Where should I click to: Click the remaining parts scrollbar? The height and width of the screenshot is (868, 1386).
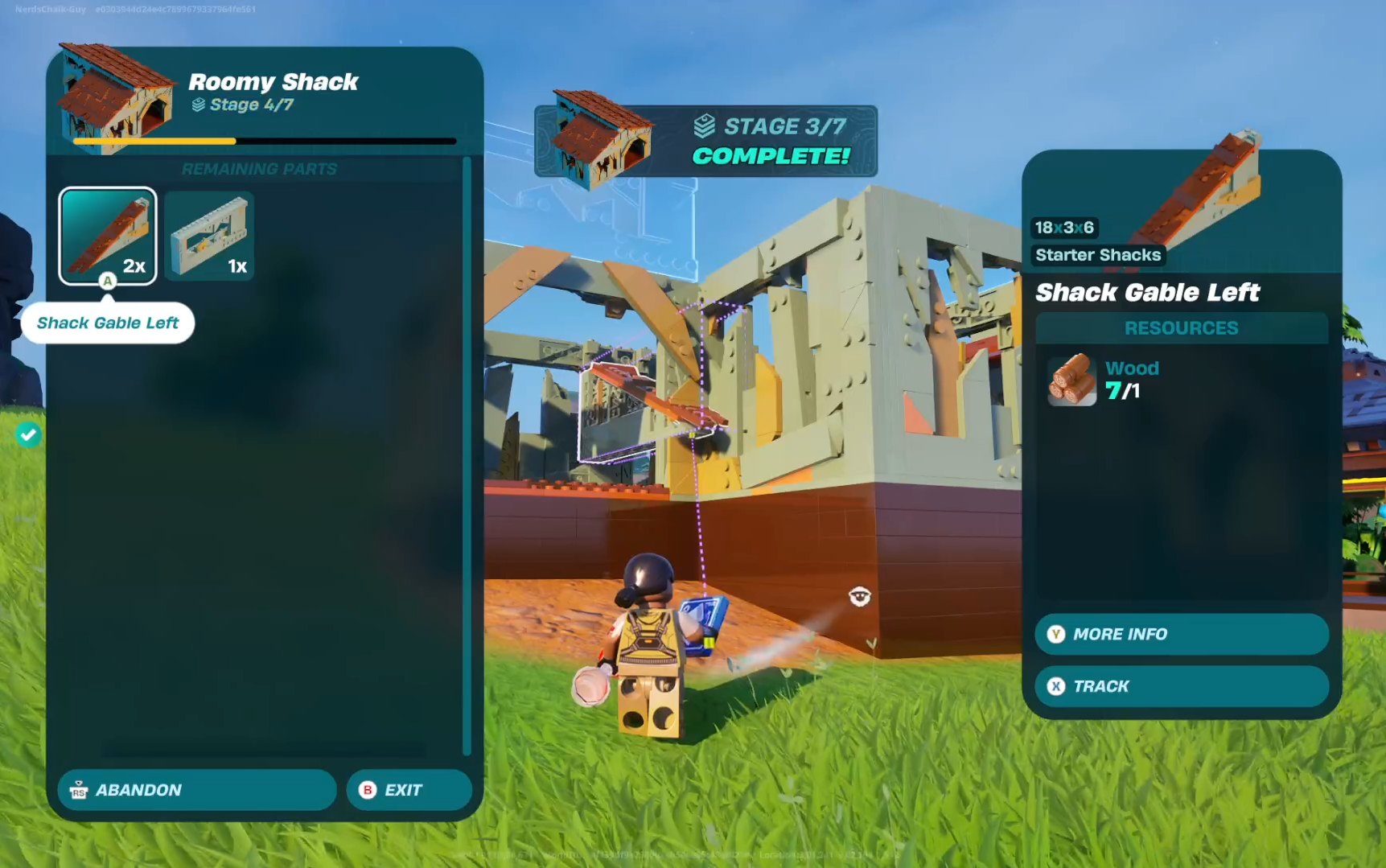coord(467,455)
